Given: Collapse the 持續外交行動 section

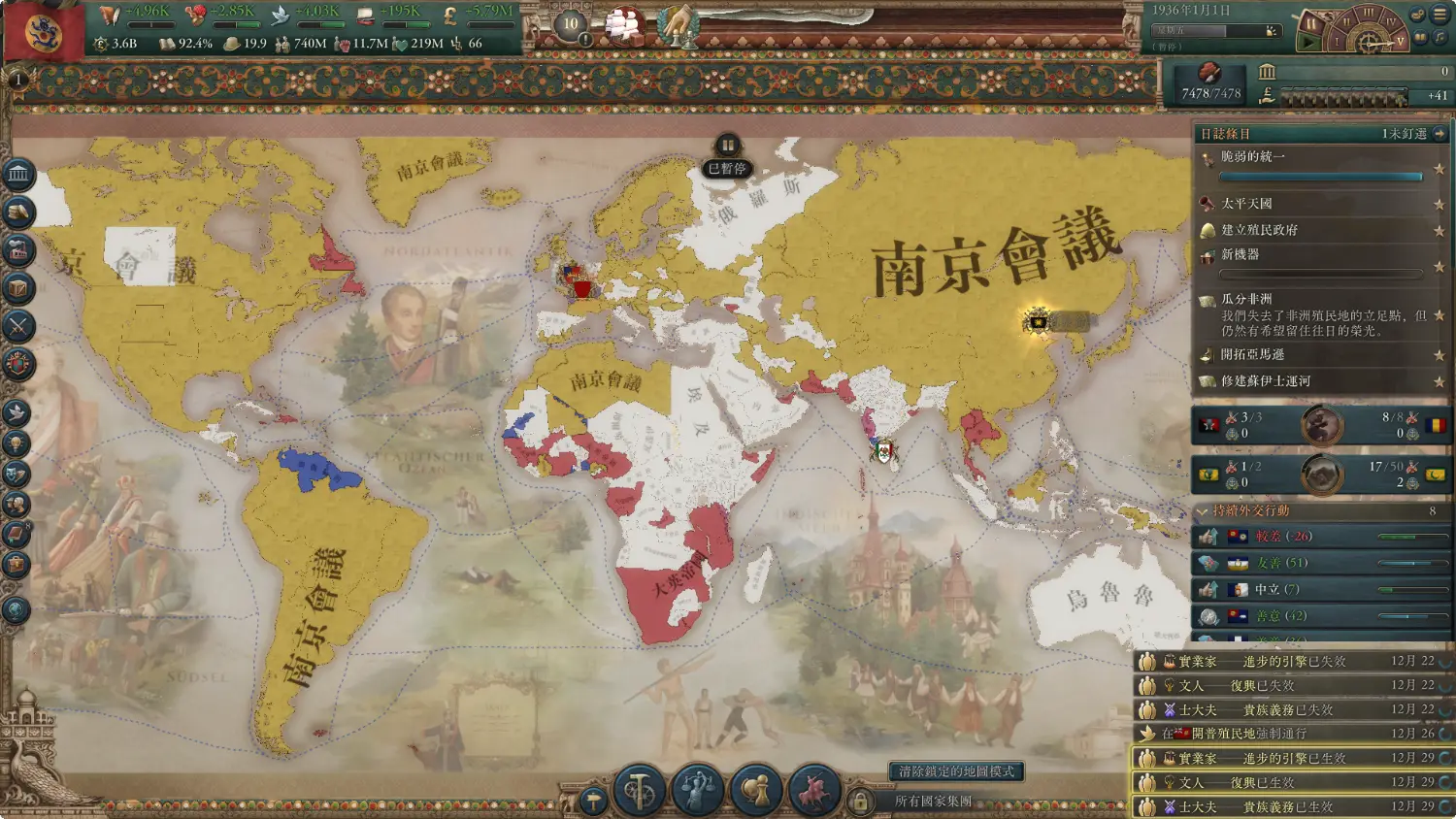Looking at the screenshot, I should tap(1204, 510).
